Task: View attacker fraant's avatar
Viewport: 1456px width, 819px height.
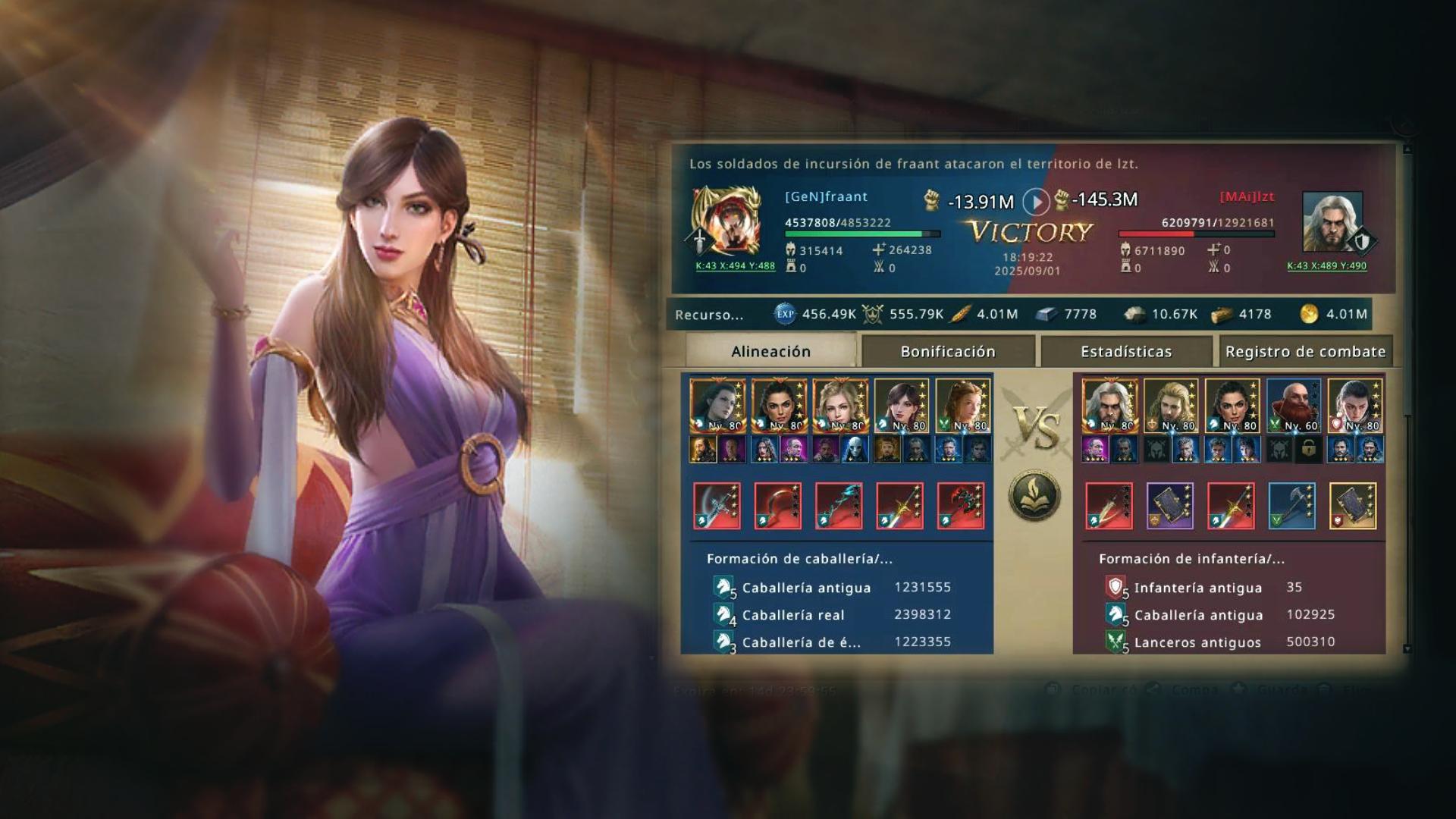Action: (725, 221)
